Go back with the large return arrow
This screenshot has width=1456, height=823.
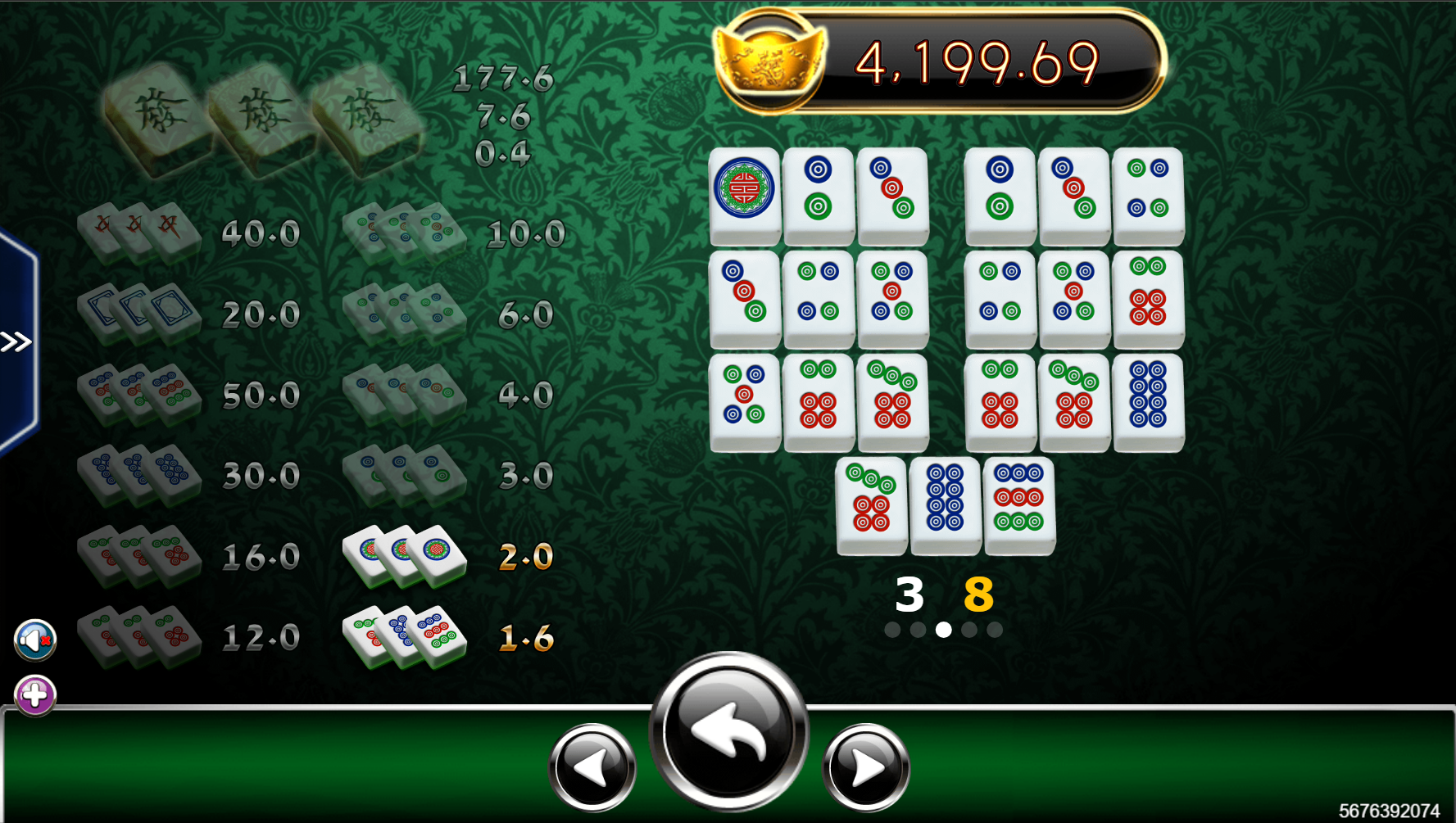[728, 730]
